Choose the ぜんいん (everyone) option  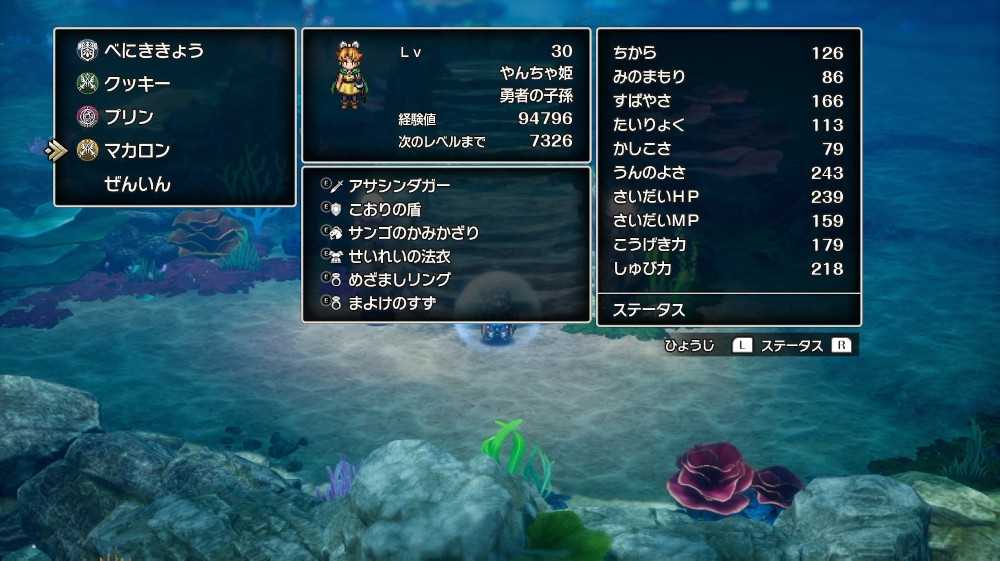click(137, 184)
